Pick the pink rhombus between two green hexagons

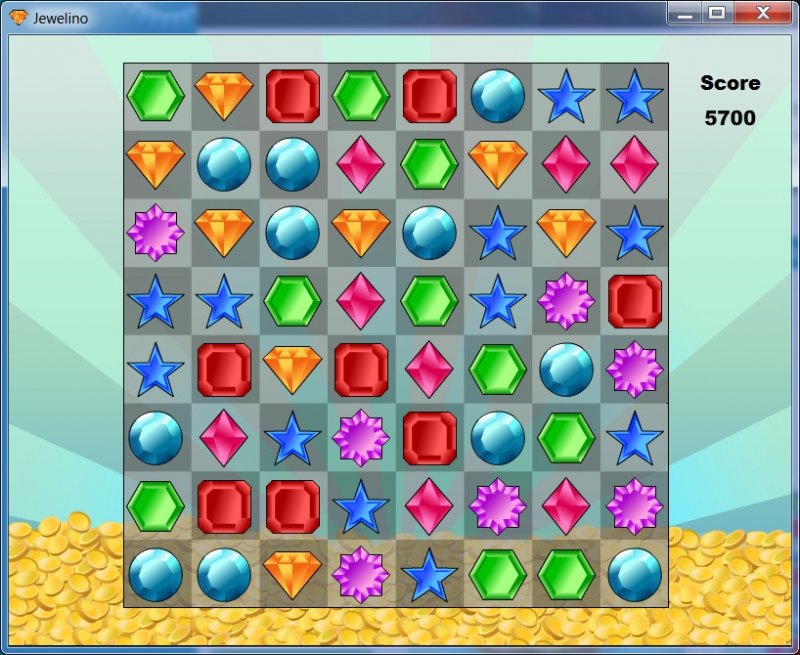click(361, 300)
